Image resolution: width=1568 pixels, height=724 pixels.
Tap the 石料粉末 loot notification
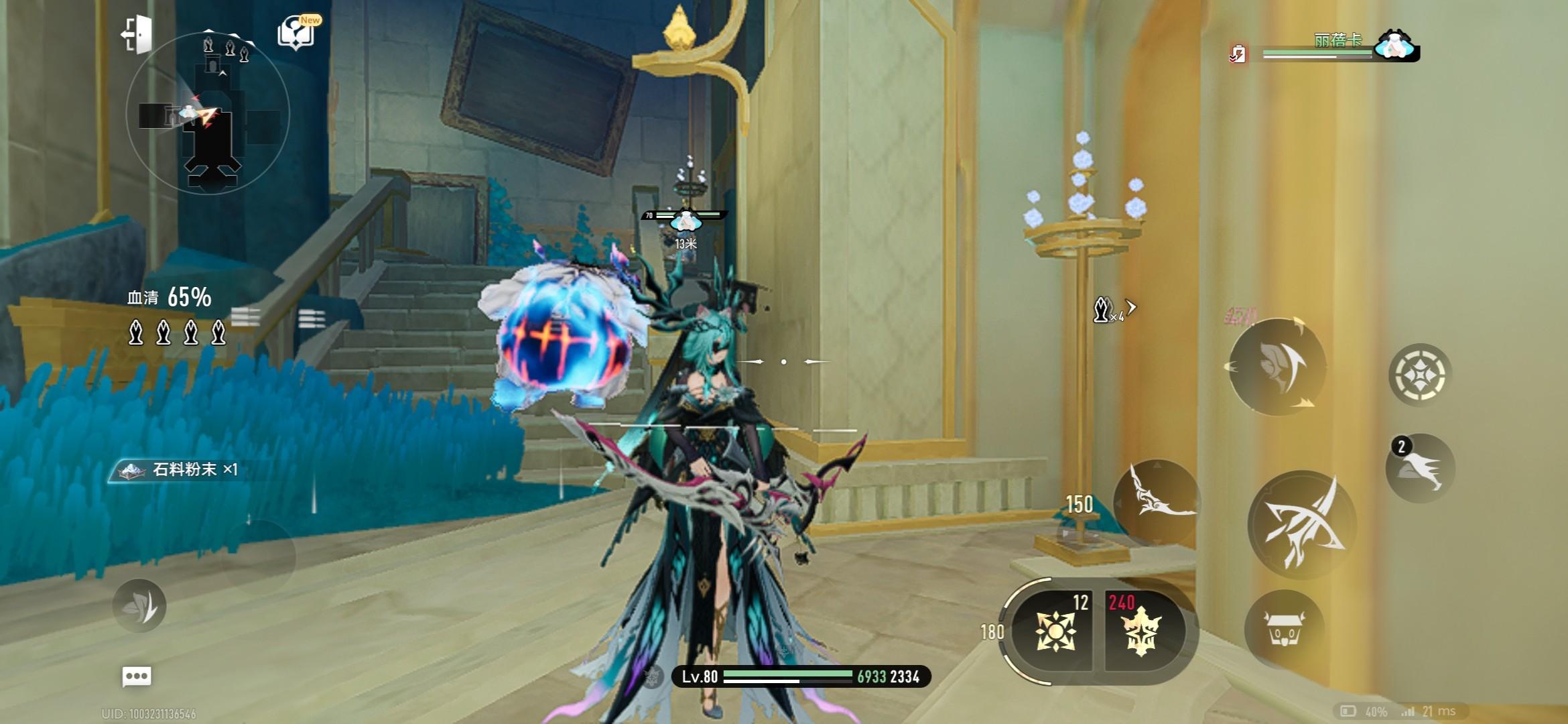(x=181, y=469)
